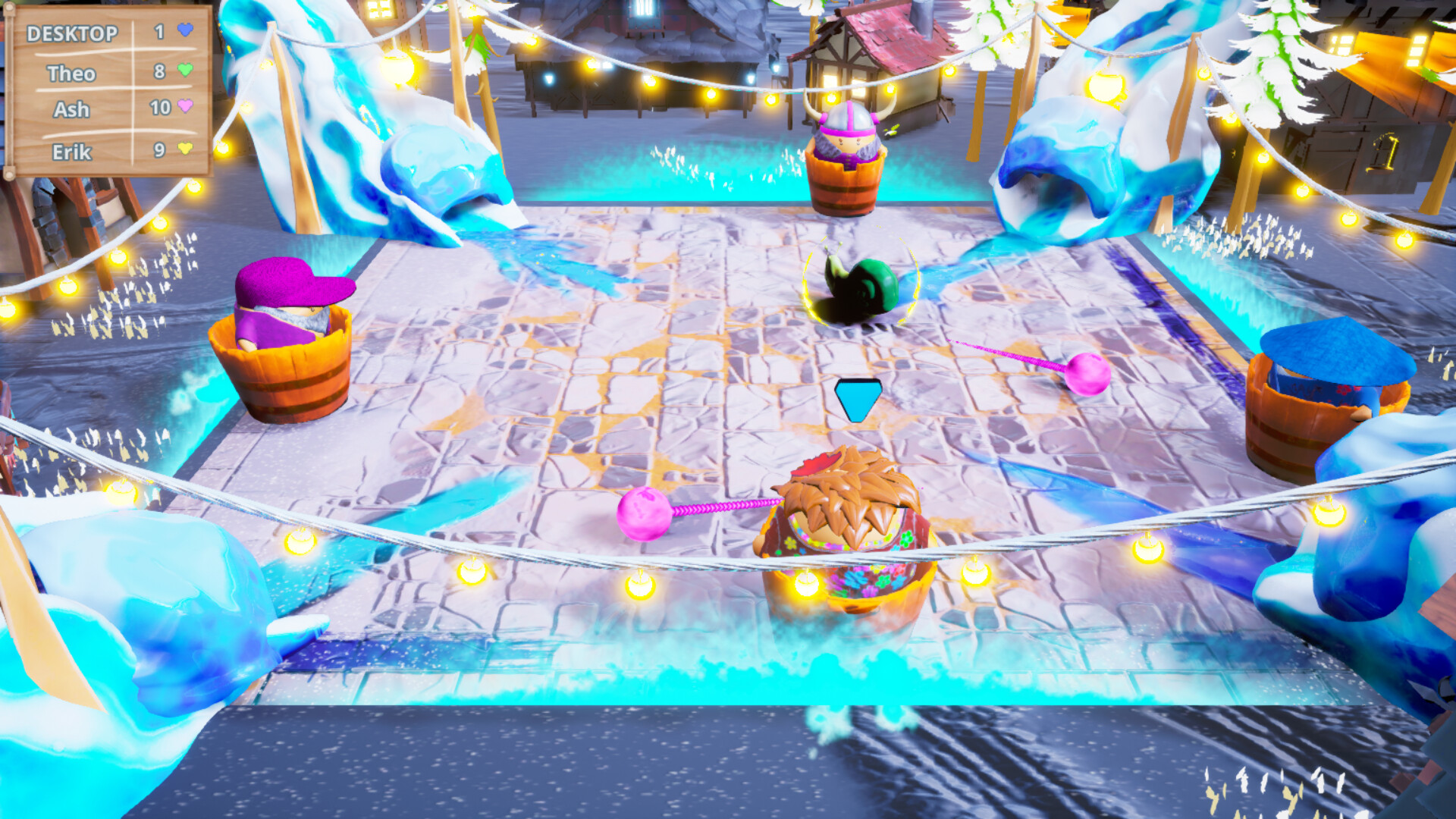
Task: Select the DESKTOP scoreboard entry
Action: tap(72, 33)
